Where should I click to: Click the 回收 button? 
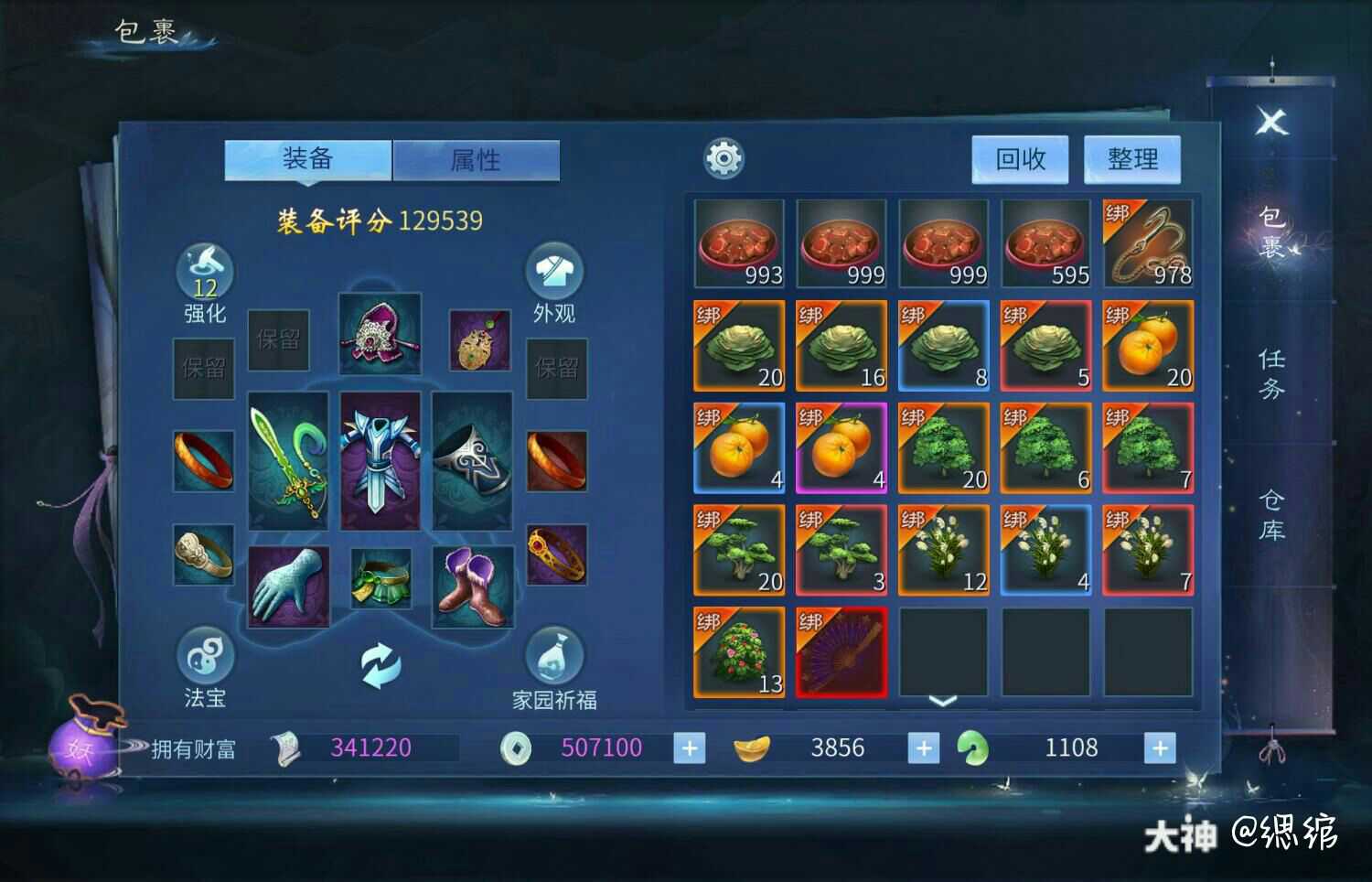1020,160
